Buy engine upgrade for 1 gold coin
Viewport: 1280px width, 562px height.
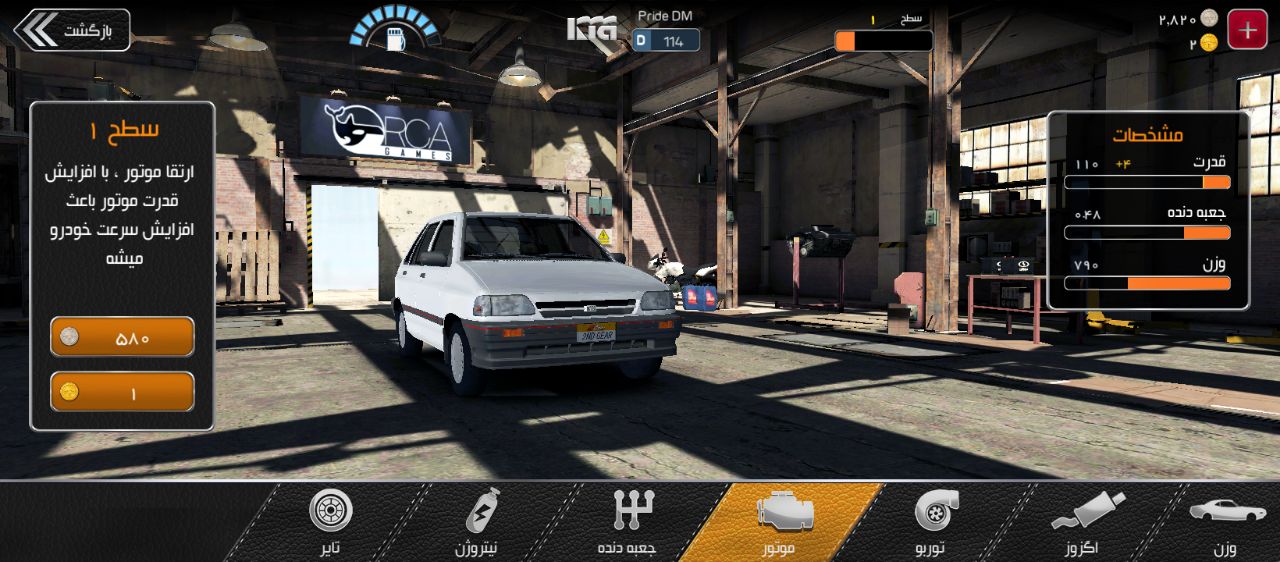122,392
